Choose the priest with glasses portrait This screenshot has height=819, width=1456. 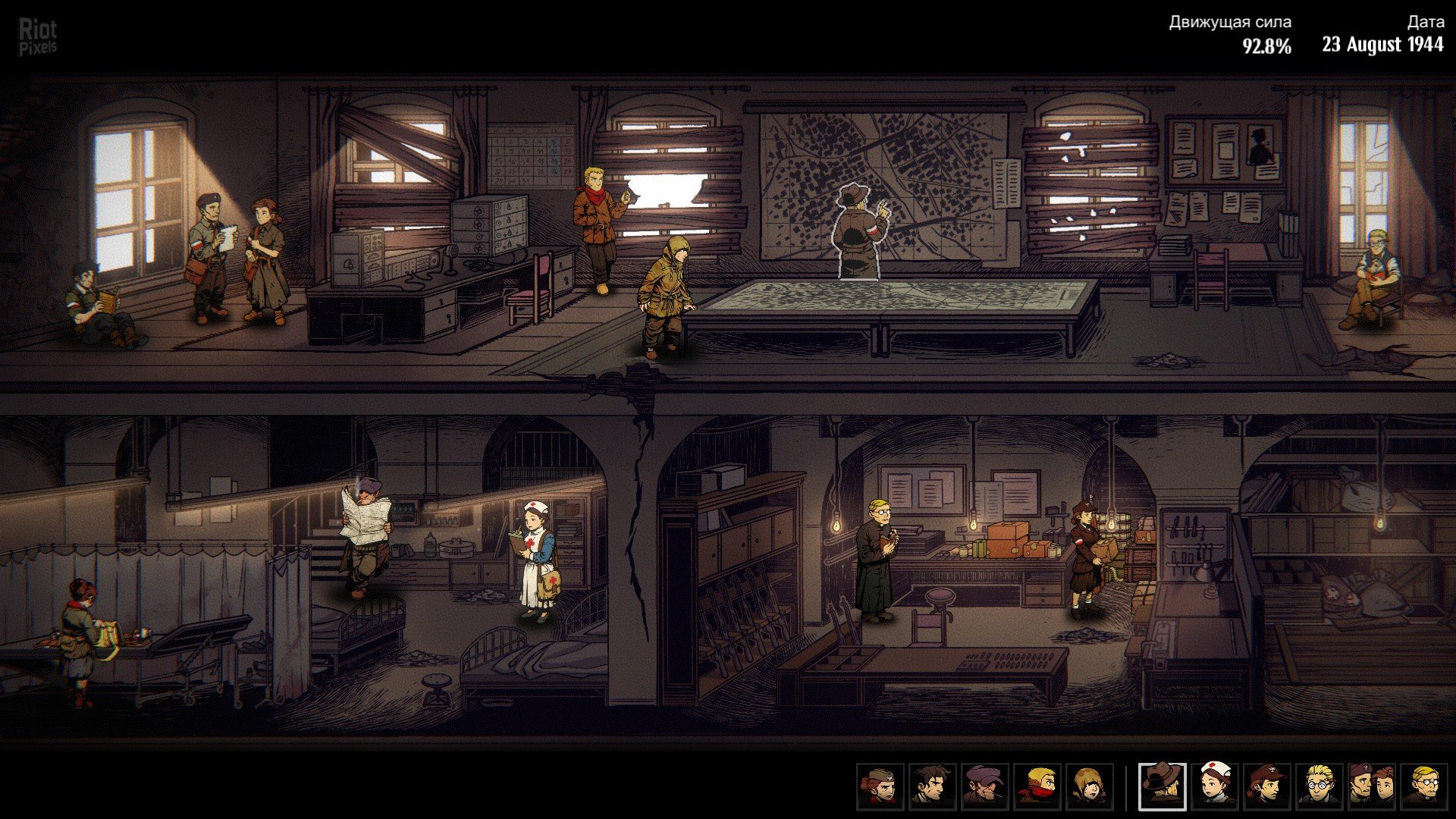point(1423,786)
